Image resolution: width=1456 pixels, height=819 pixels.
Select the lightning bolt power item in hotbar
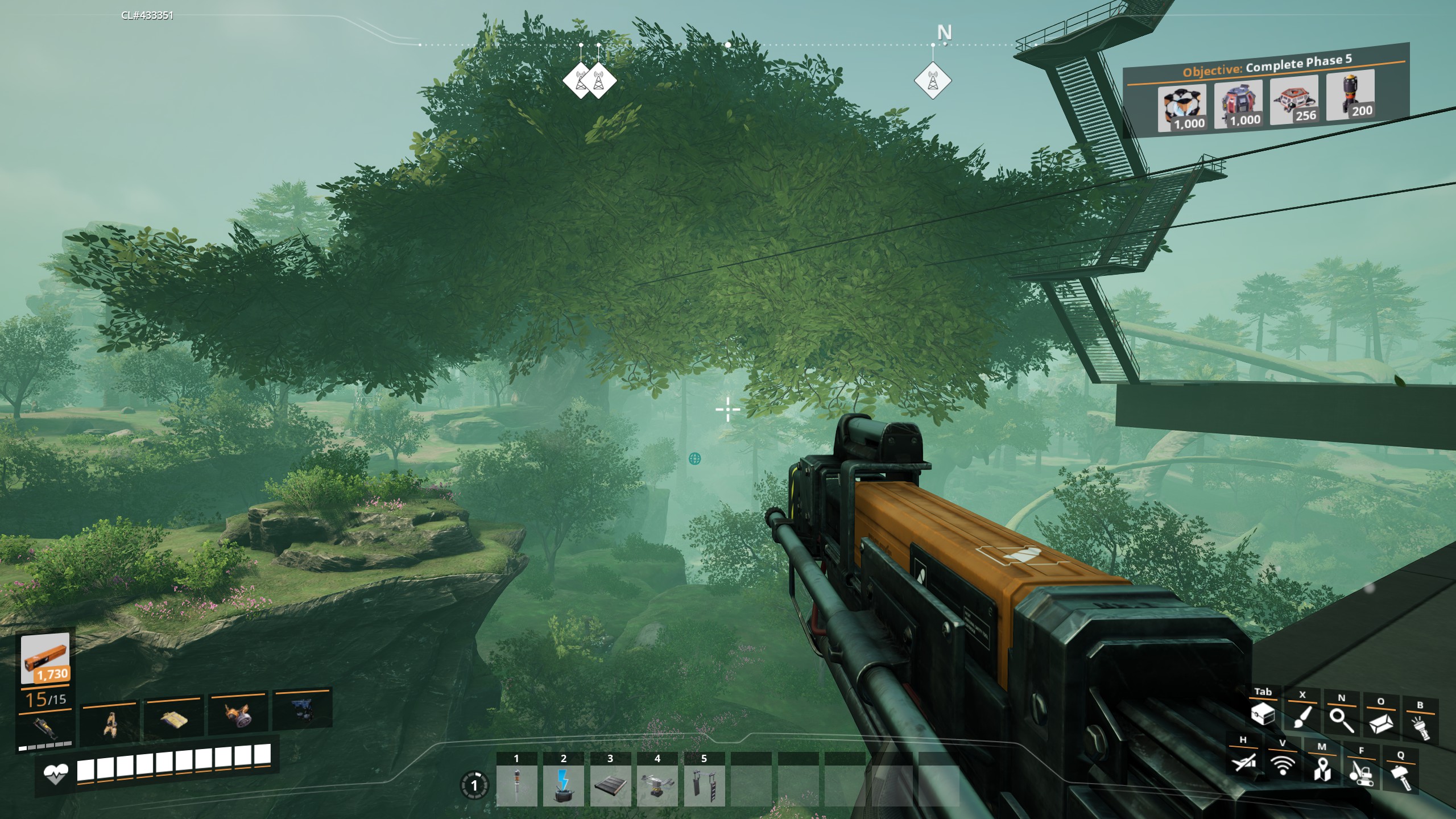pyautogui.click(x=563, y=785)
